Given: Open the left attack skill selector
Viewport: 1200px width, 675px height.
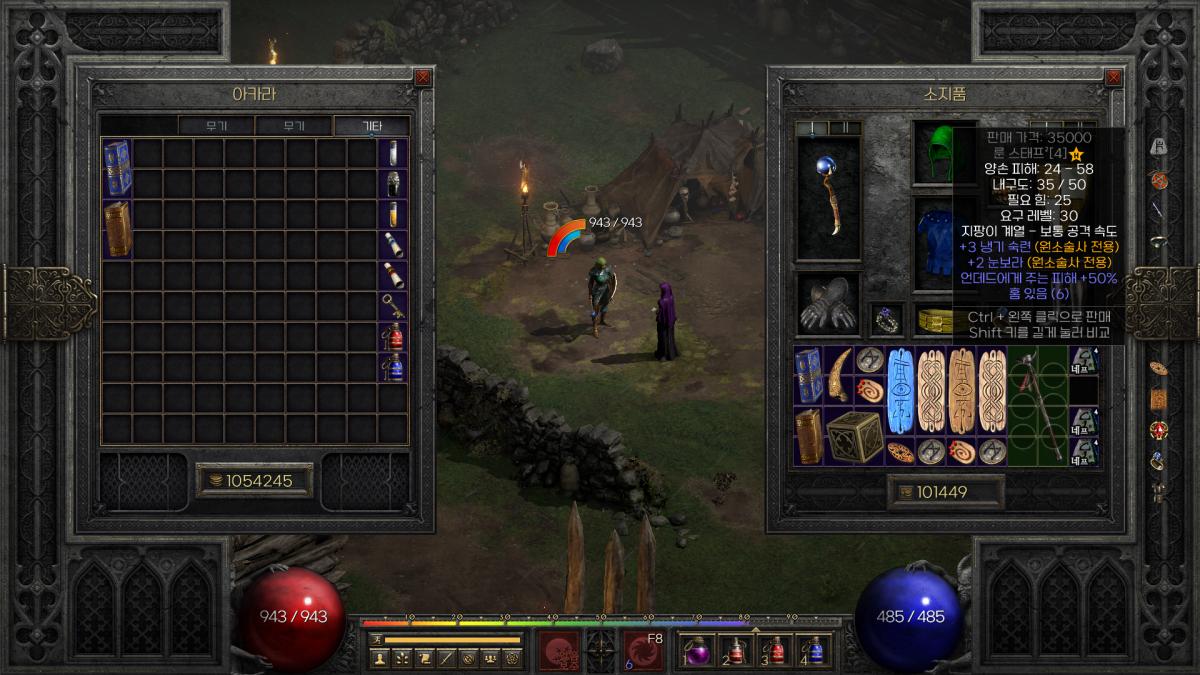Looking at the screenshot, I should pos(559,649).
